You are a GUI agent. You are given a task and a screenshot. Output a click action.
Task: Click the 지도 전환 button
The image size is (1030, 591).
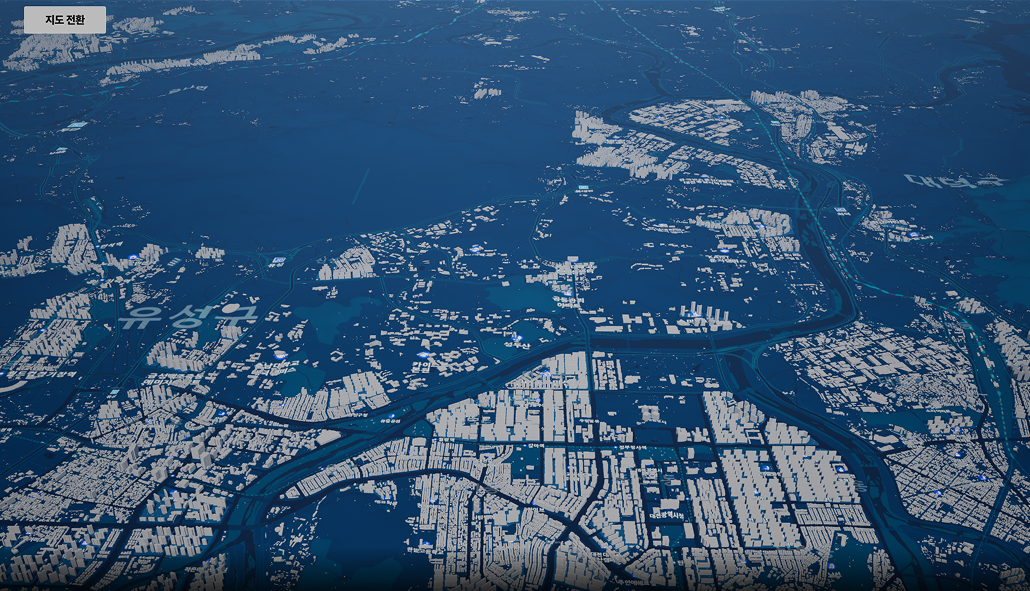(x=65, y=20)
